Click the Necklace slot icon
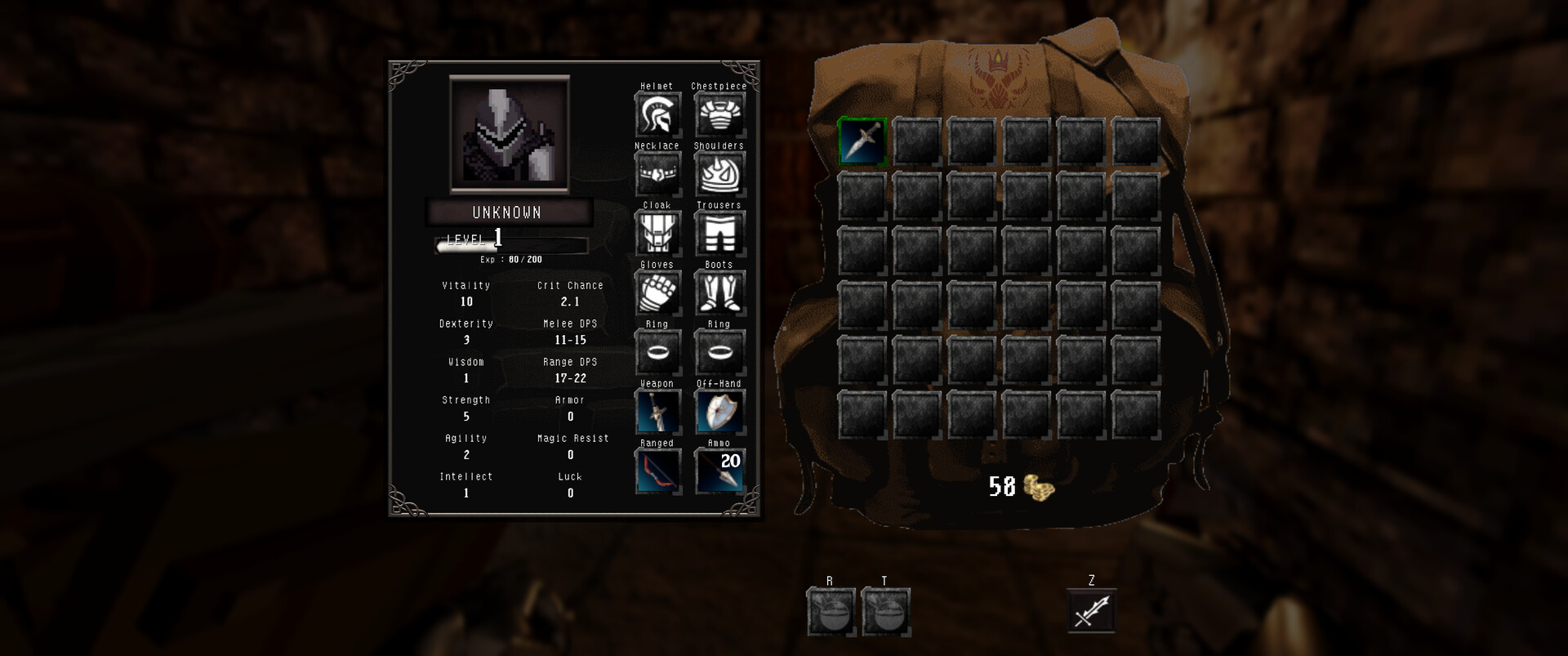The image size is (1568, 656). click(658, 174)
